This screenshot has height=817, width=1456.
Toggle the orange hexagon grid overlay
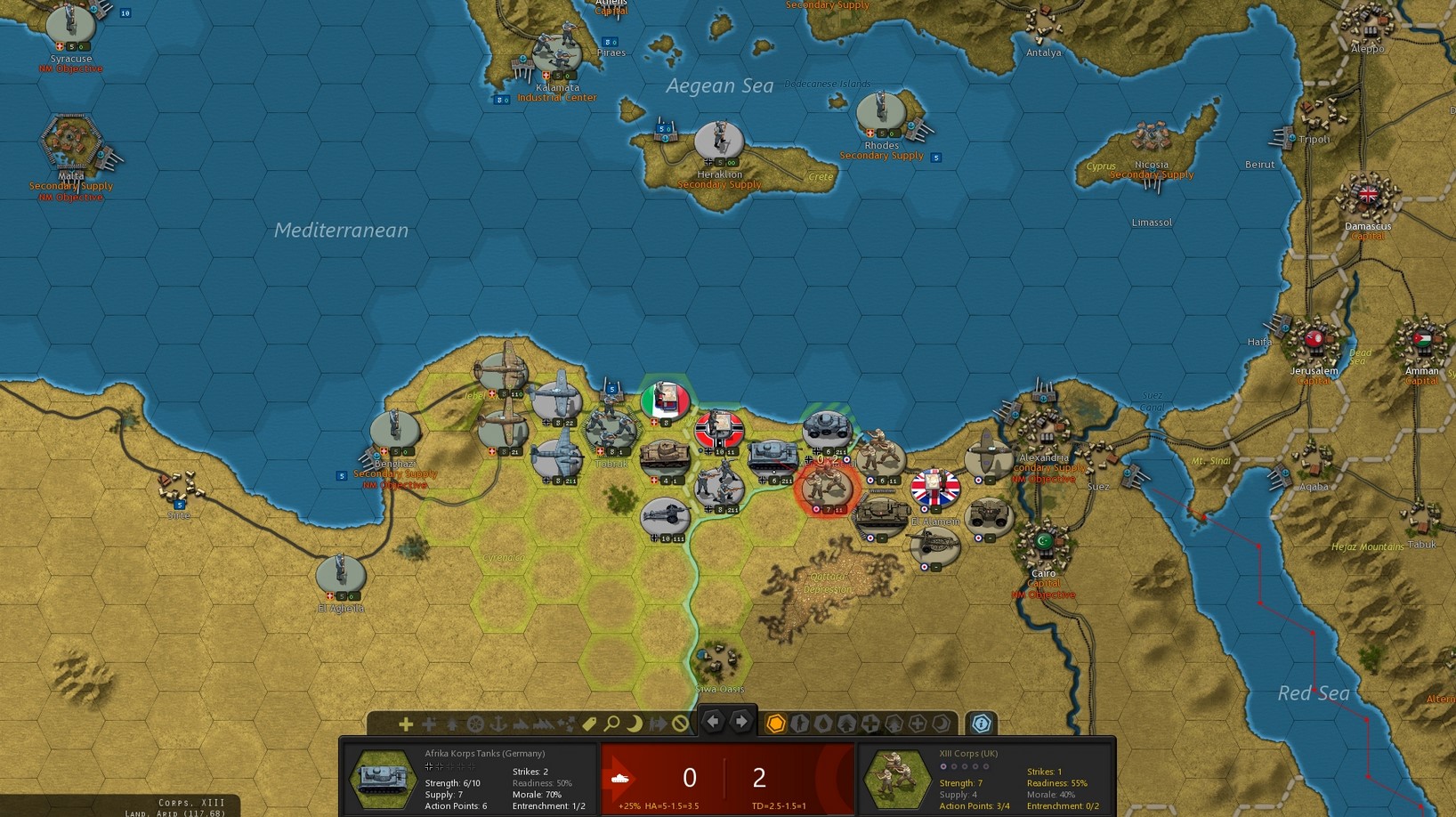[776, 724]
